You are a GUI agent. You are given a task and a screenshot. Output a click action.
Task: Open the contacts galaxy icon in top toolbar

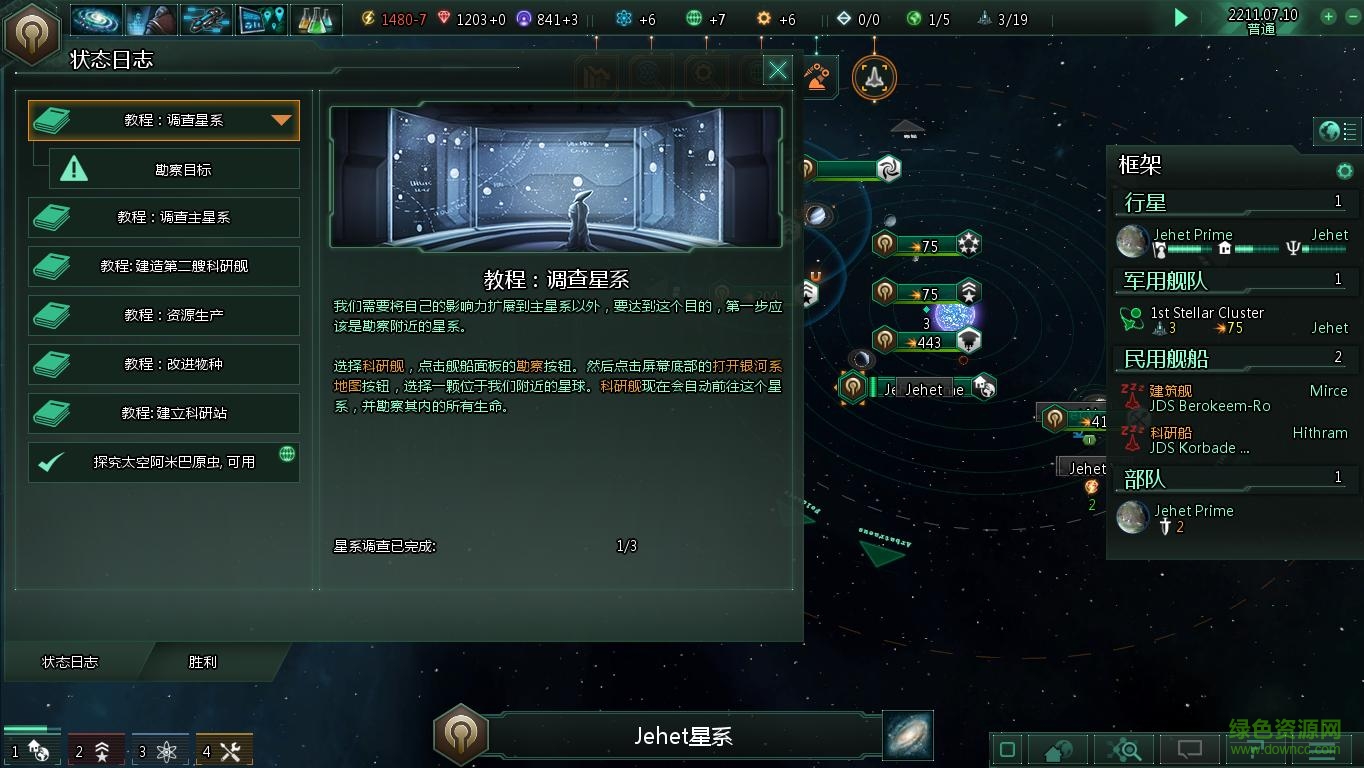pos(95,18)
